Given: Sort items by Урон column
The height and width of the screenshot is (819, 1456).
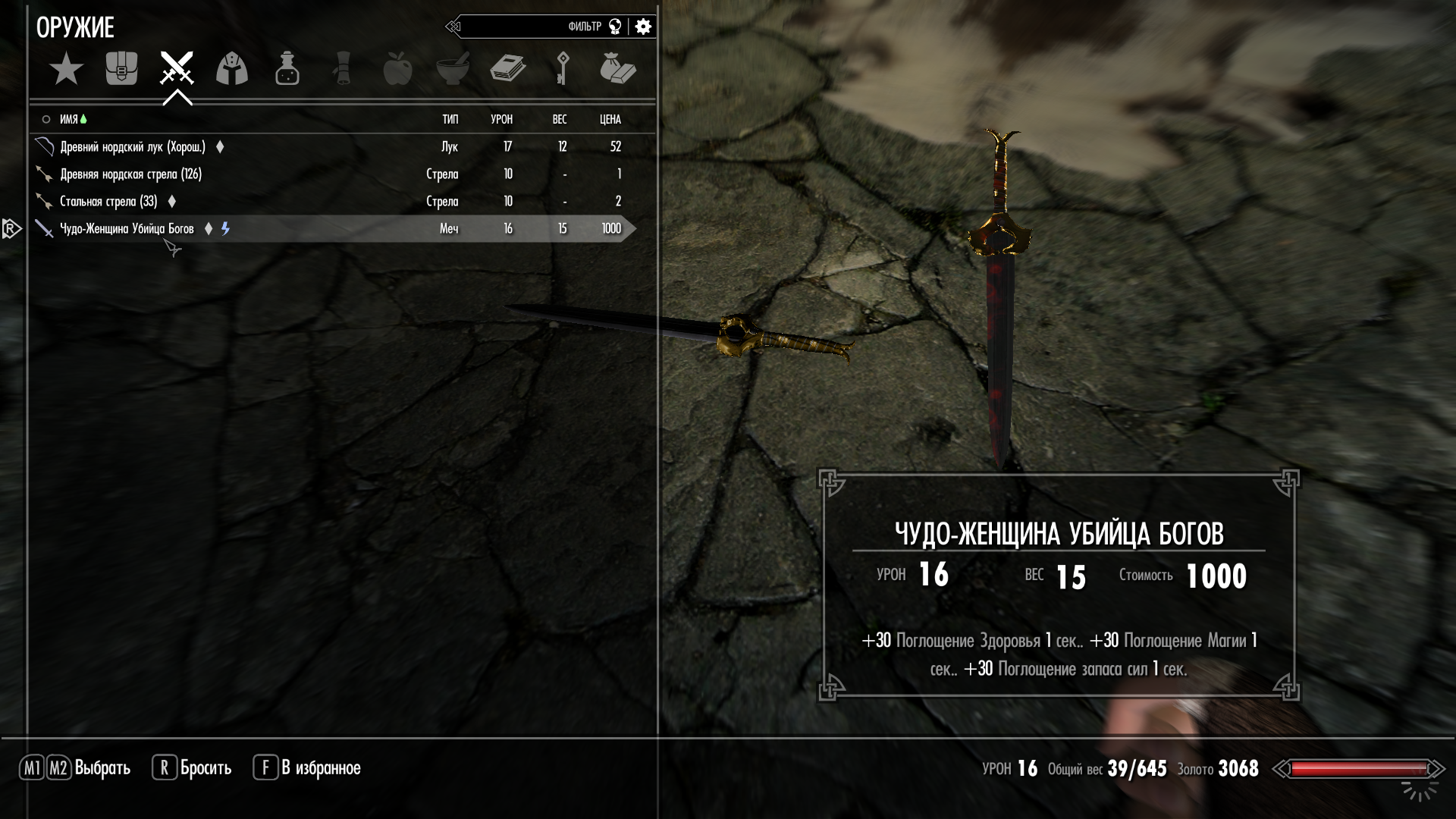Looking at the screenshot, I should [x=501, y=119].
